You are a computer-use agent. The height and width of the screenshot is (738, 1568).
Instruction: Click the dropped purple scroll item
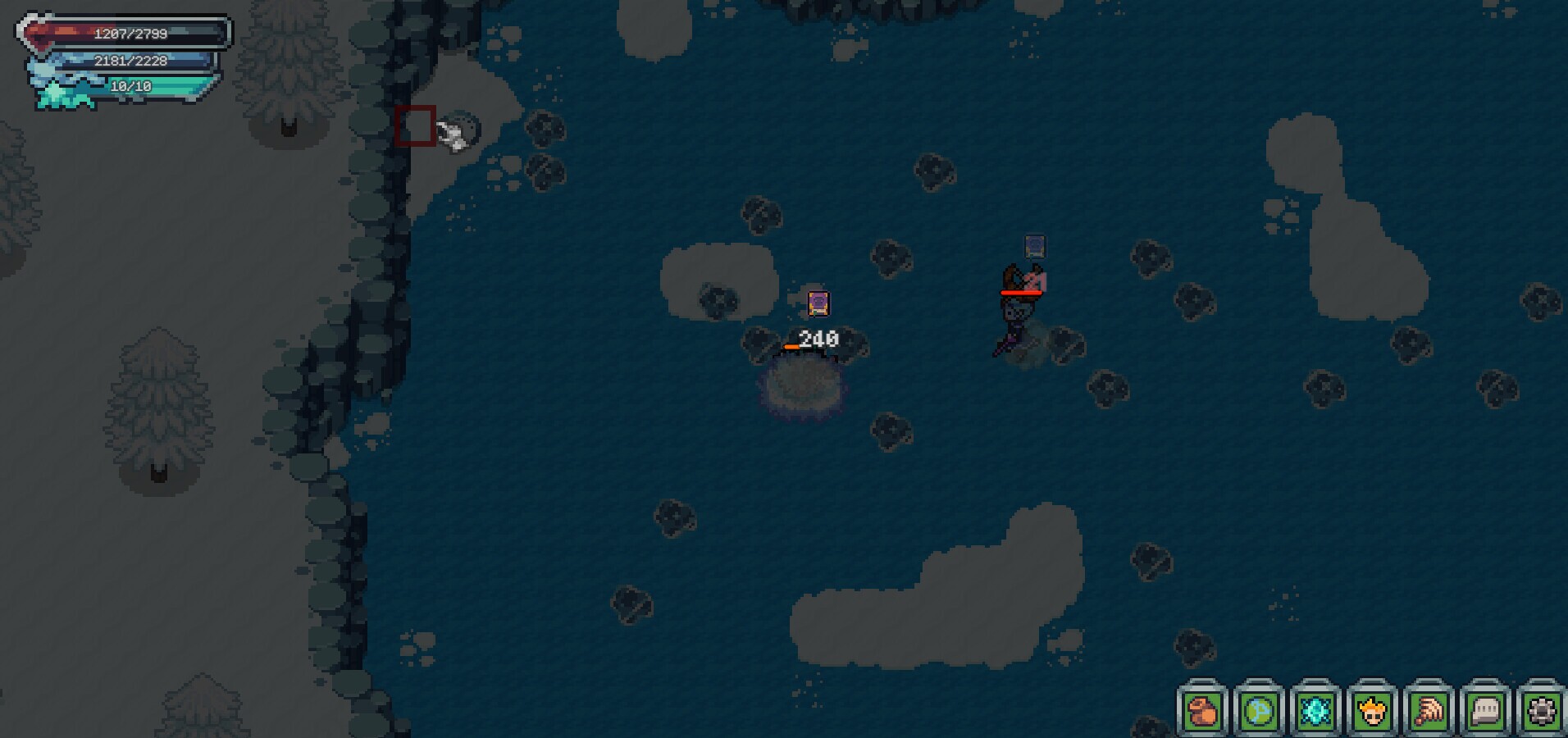[x=819, y=304]
